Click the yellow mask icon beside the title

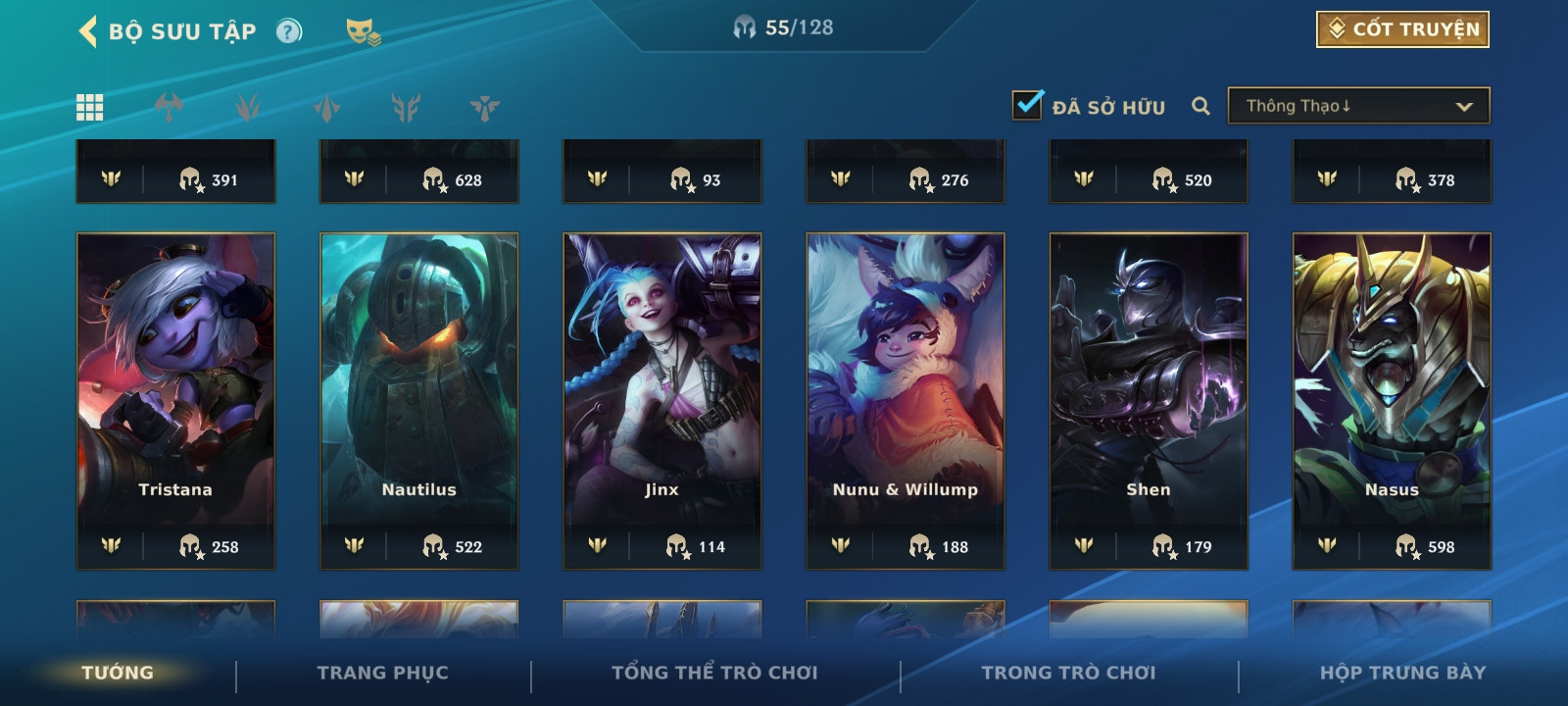point(363,31)
